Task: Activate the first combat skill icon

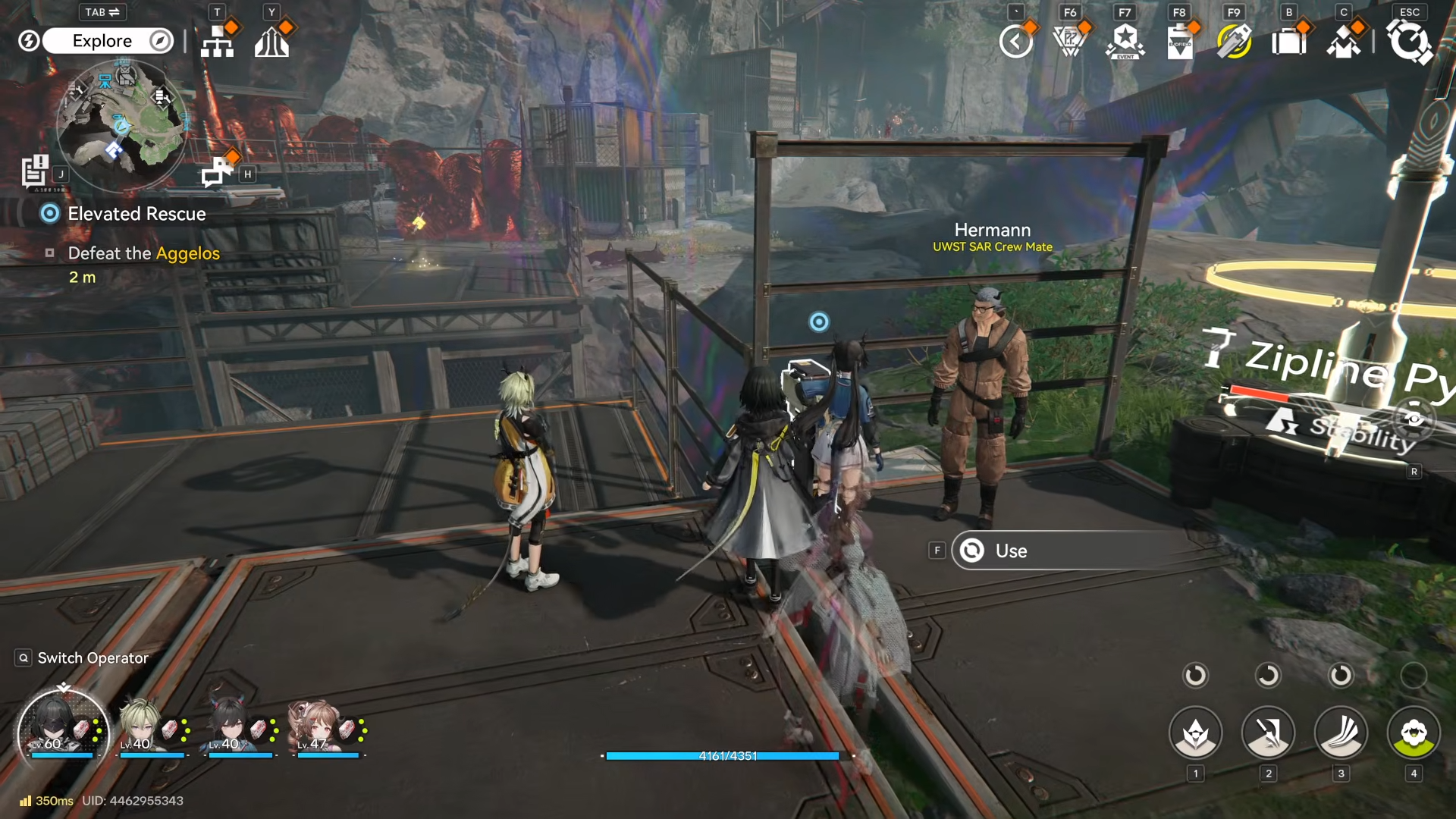Action: [1196, 733]
